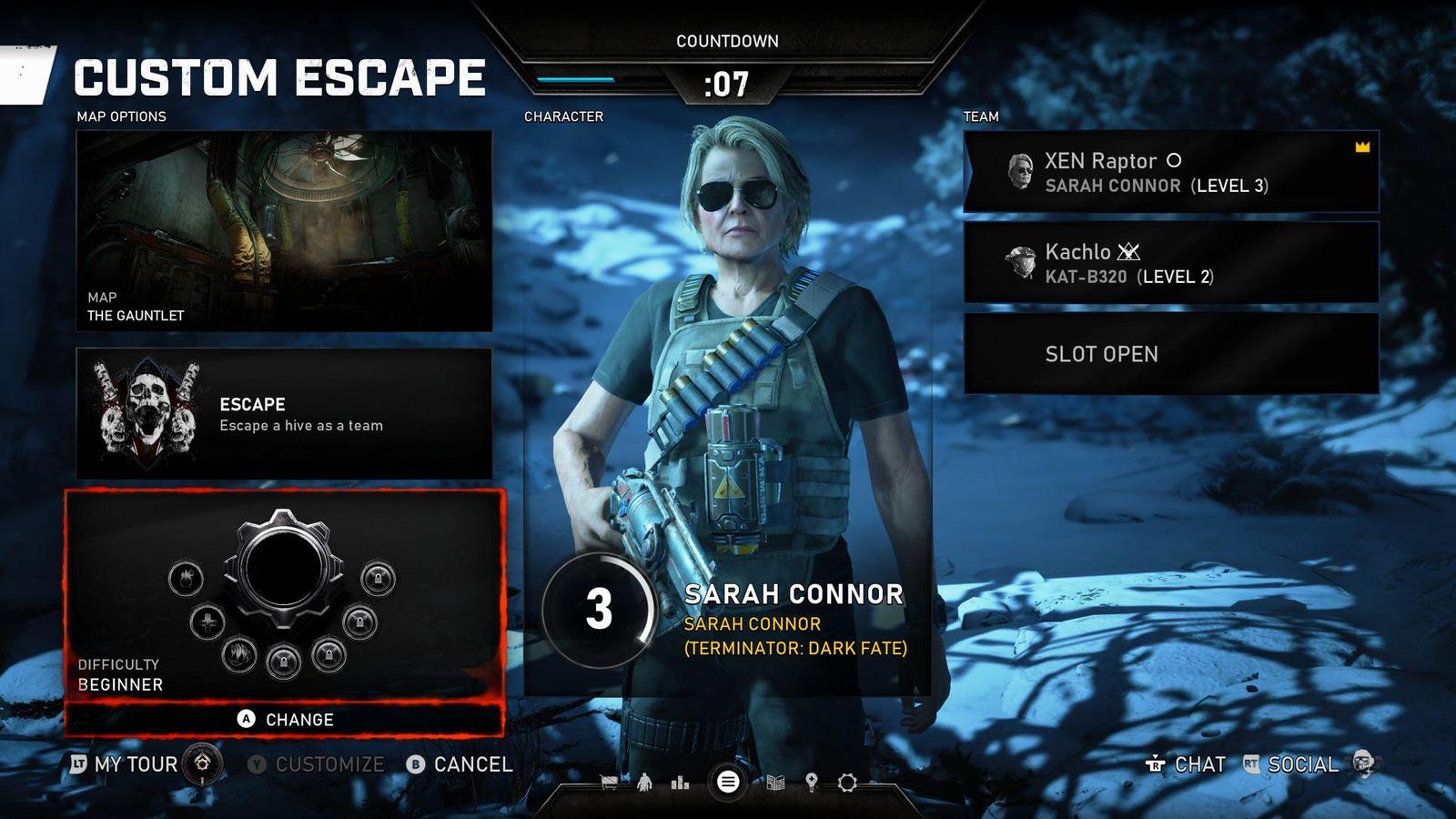Image resolution: width=1456 pixels, height=819 pixels.
Task: Open the newspaper icon in bottom bar
Action: 775,782
